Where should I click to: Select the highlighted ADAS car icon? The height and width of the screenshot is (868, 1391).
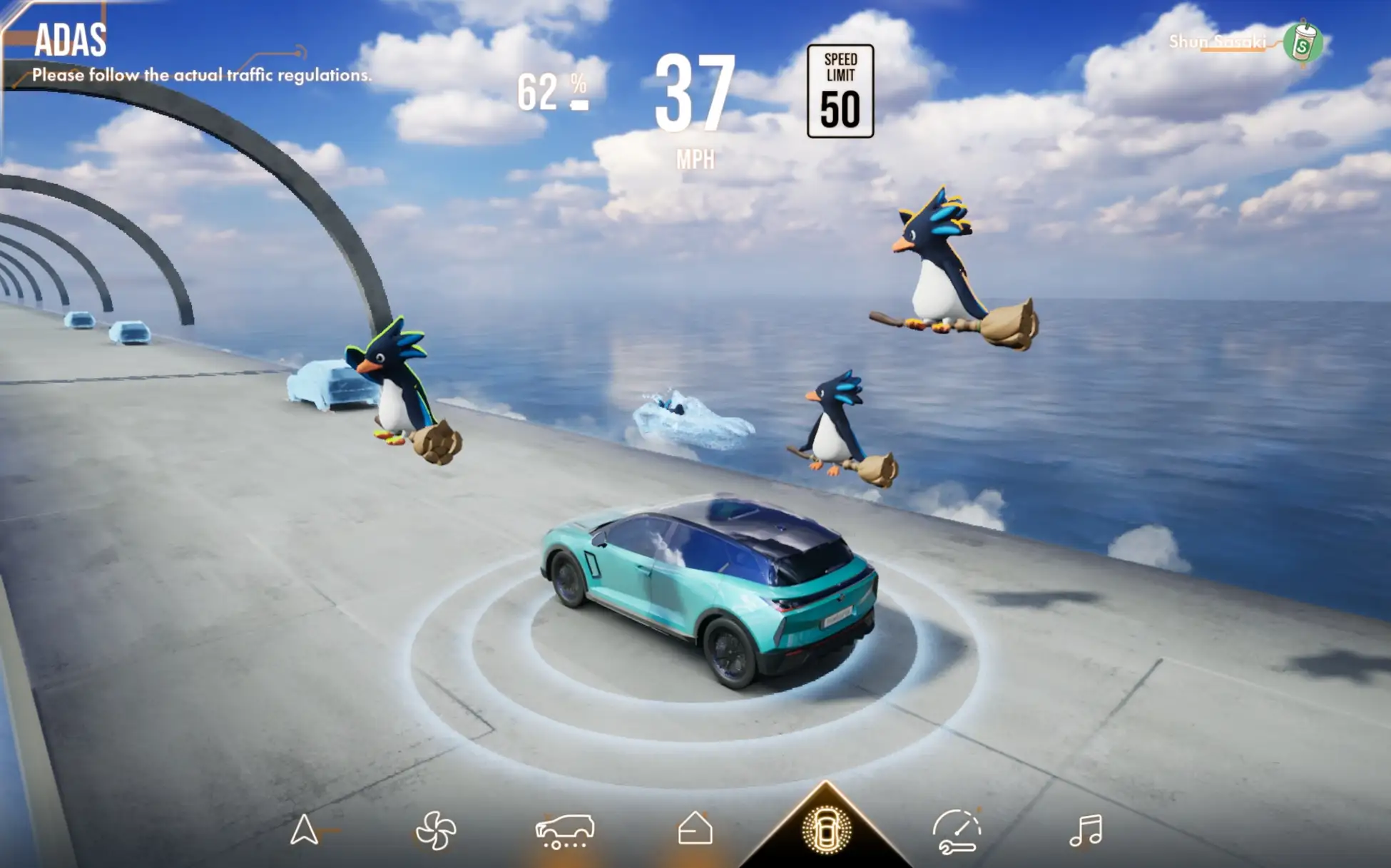coord(826,830)
